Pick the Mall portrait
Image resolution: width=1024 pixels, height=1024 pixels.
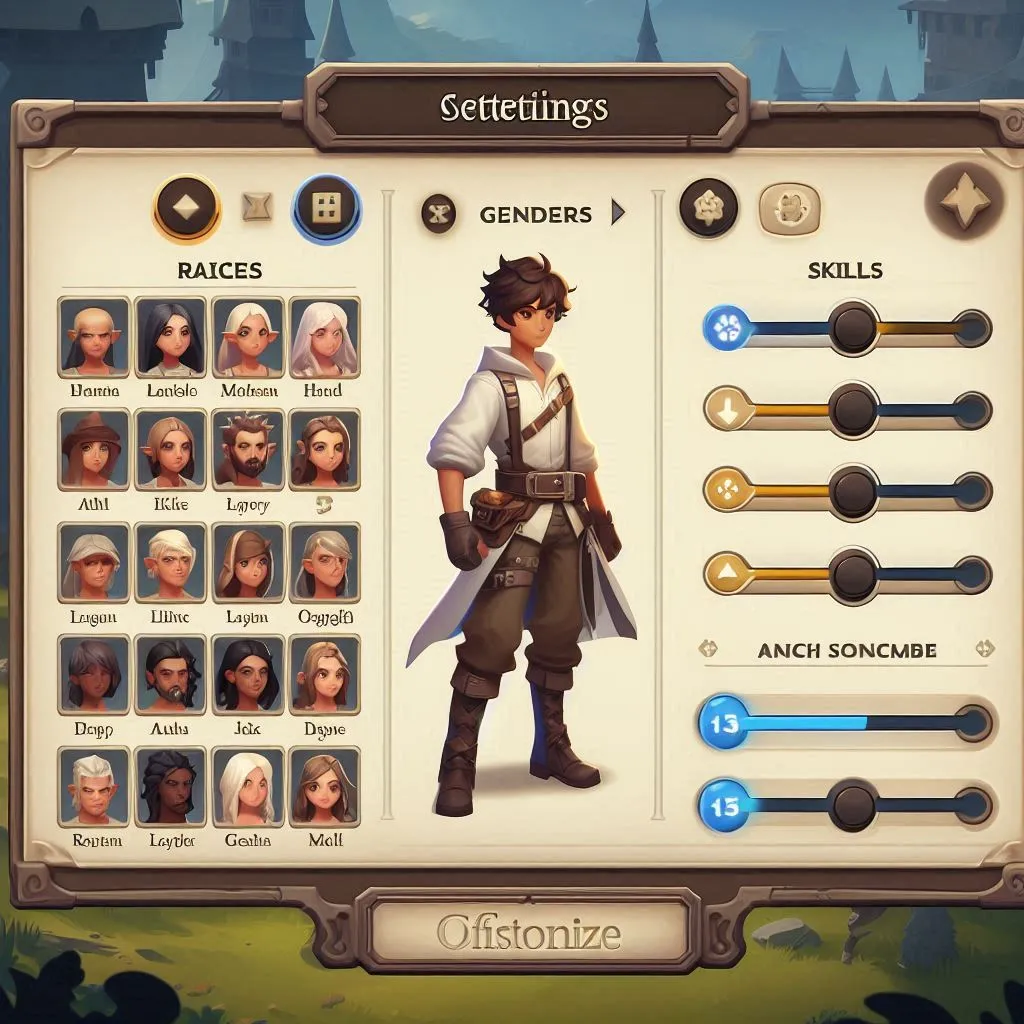pyautogui.click(x=324, y=785)
